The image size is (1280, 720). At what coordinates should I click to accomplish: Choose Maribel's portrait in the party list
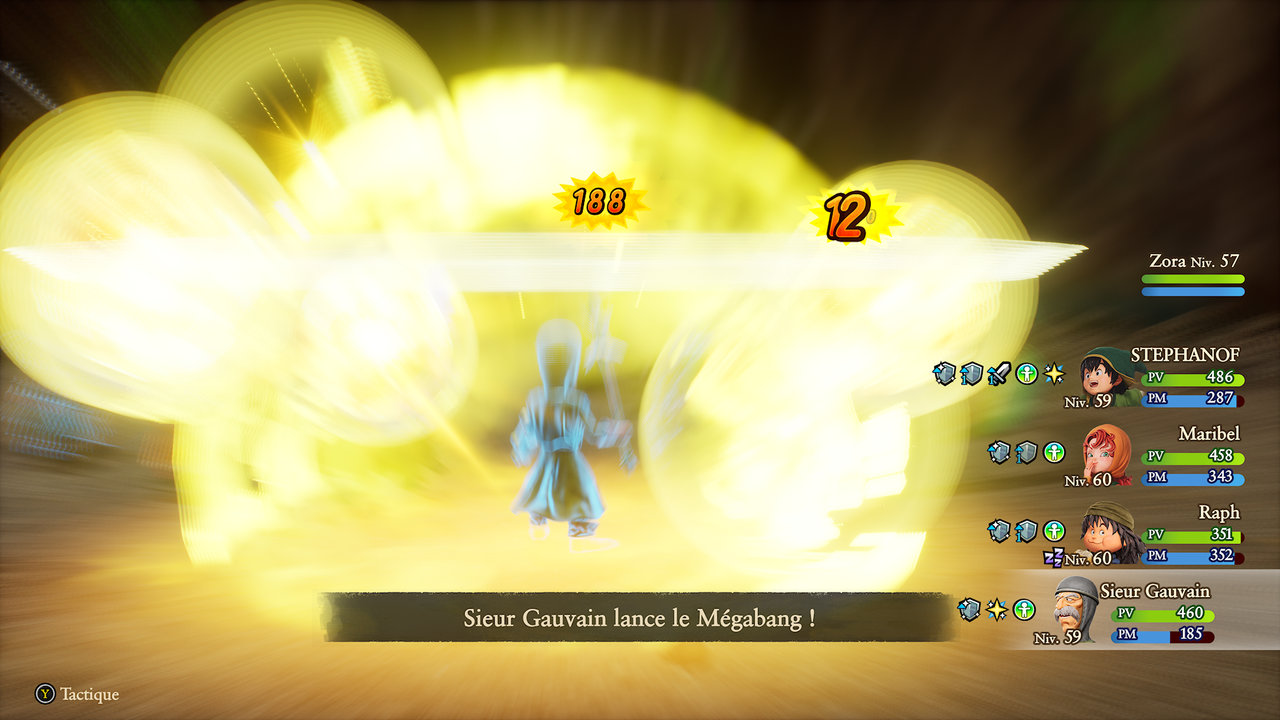tap(1106, 455)
